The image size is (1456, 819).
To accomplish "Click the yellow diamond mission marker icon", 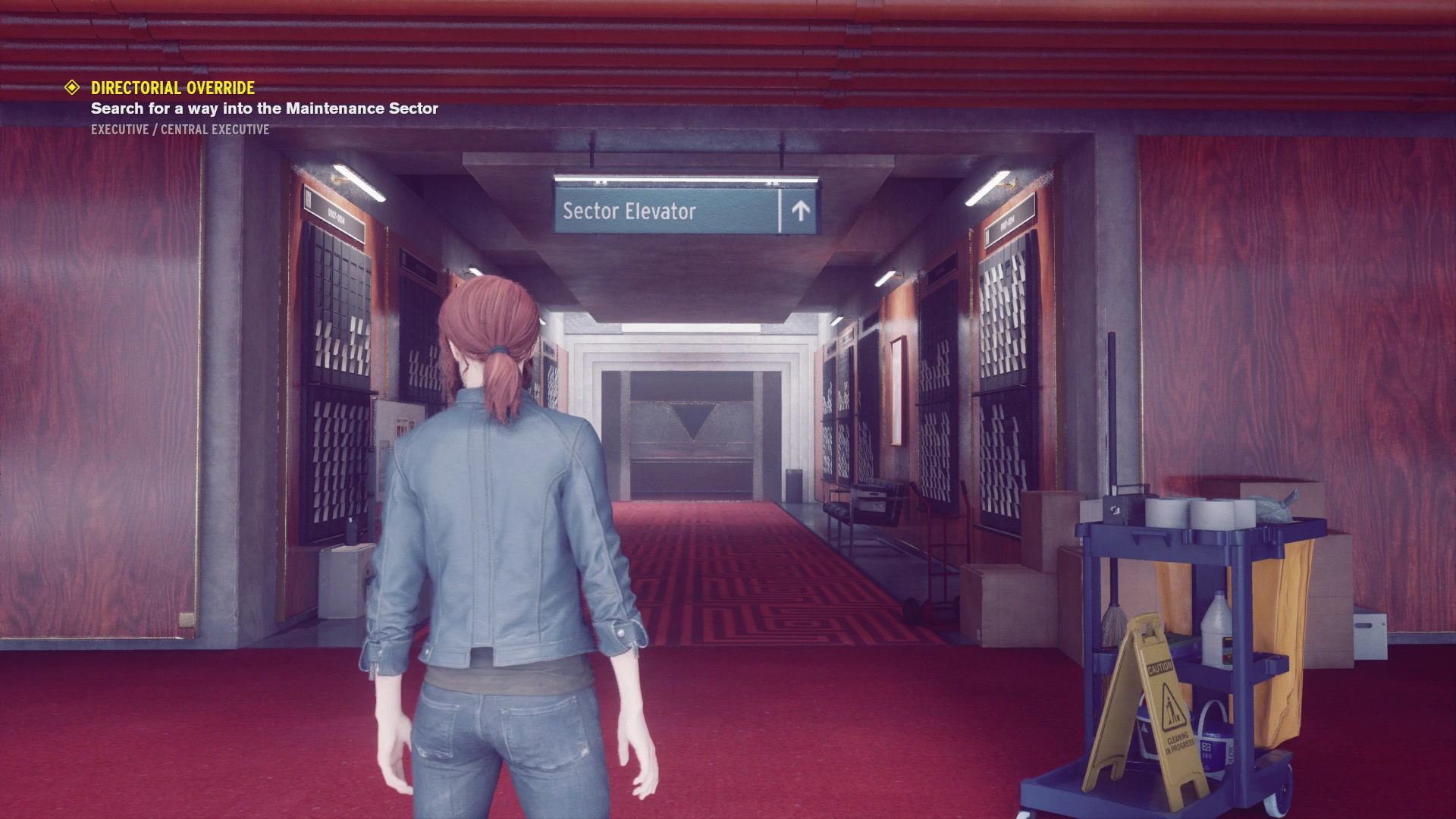I will (x=72, y=88).
